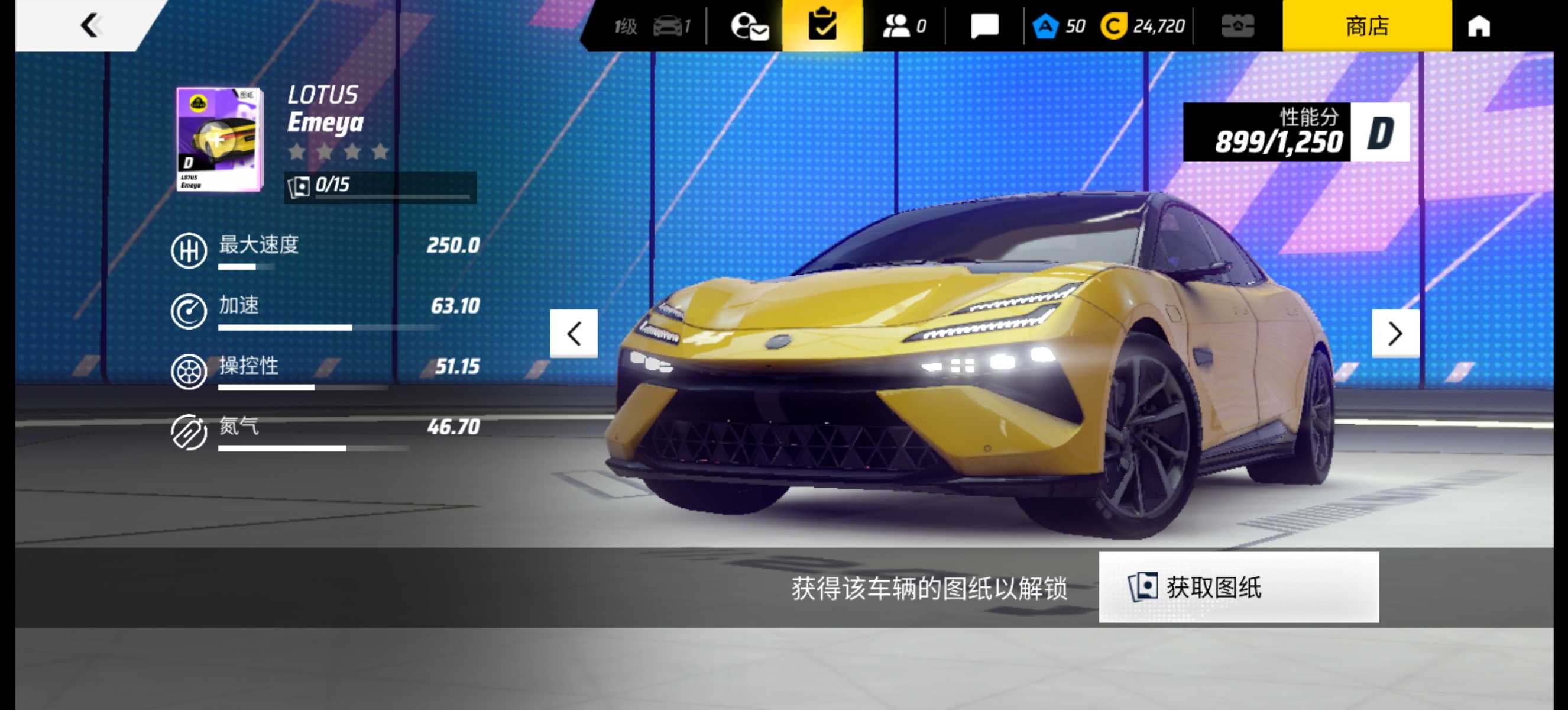Open the shop (商店)
This screenshot has height=710, width=1568.
pos(1366,25)
